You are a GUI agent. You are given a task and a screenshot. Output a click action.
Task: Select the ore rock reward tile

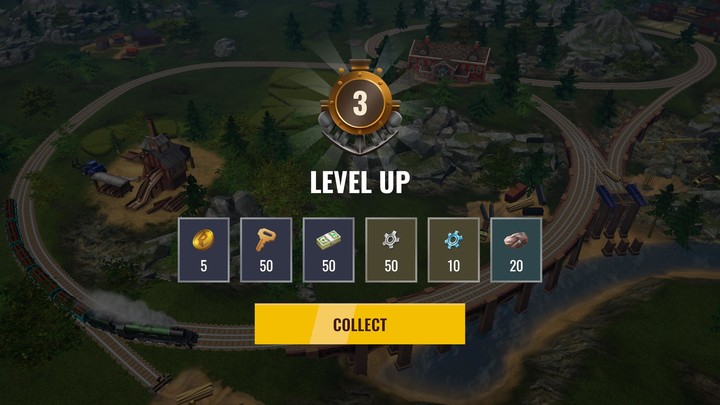click(x=516, y=250)
